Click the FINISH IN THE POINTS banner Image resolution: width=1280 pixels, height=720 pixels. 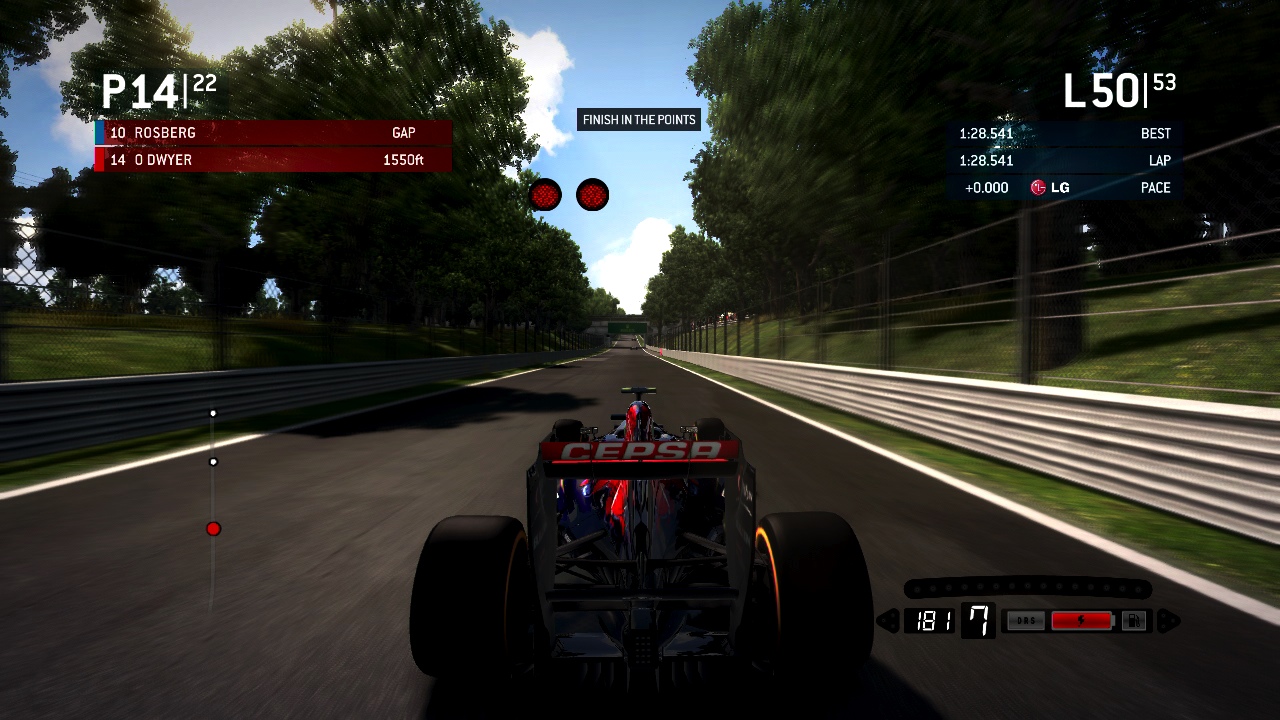tap(638, 119)
